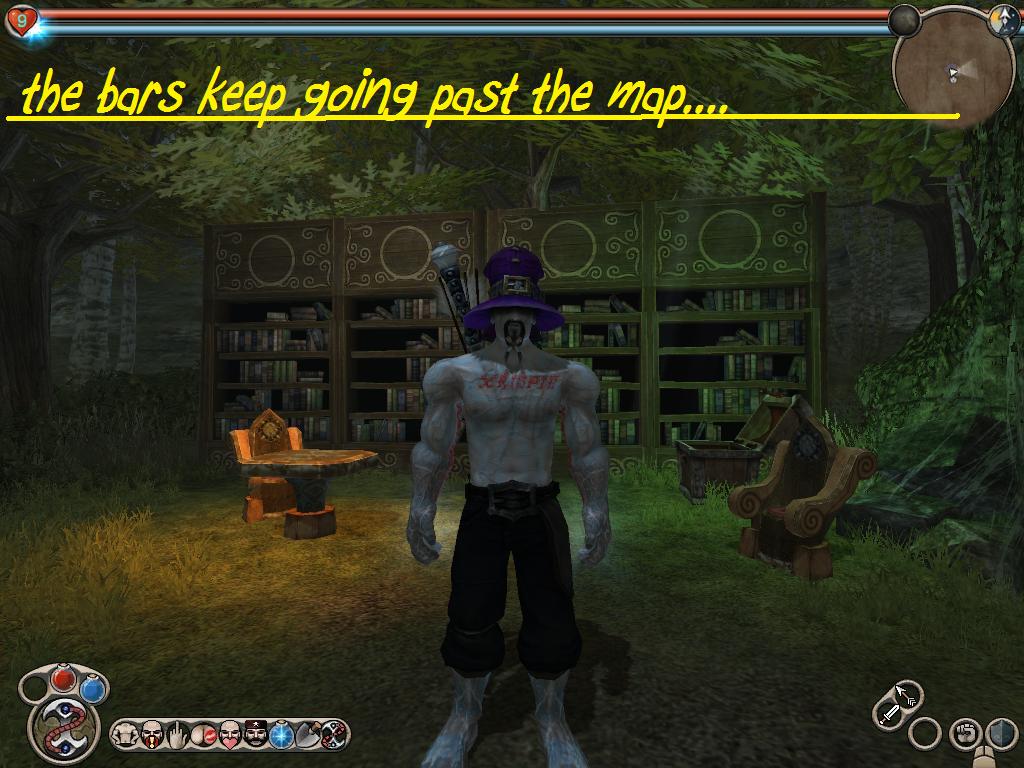Select the red health potion

[64, 679]
